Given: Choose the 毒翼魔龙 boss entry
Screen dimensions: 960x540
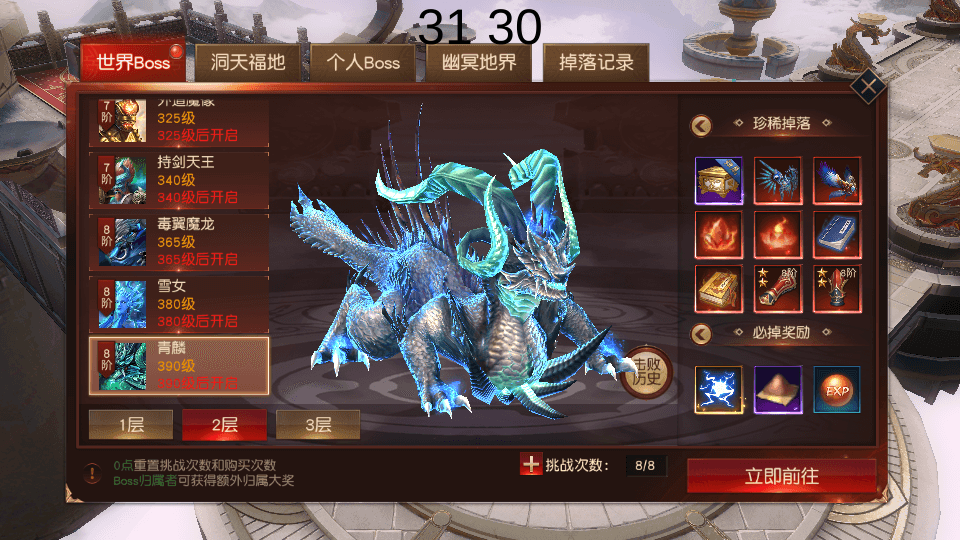Looking at the screenshot, I should [180, 241].
